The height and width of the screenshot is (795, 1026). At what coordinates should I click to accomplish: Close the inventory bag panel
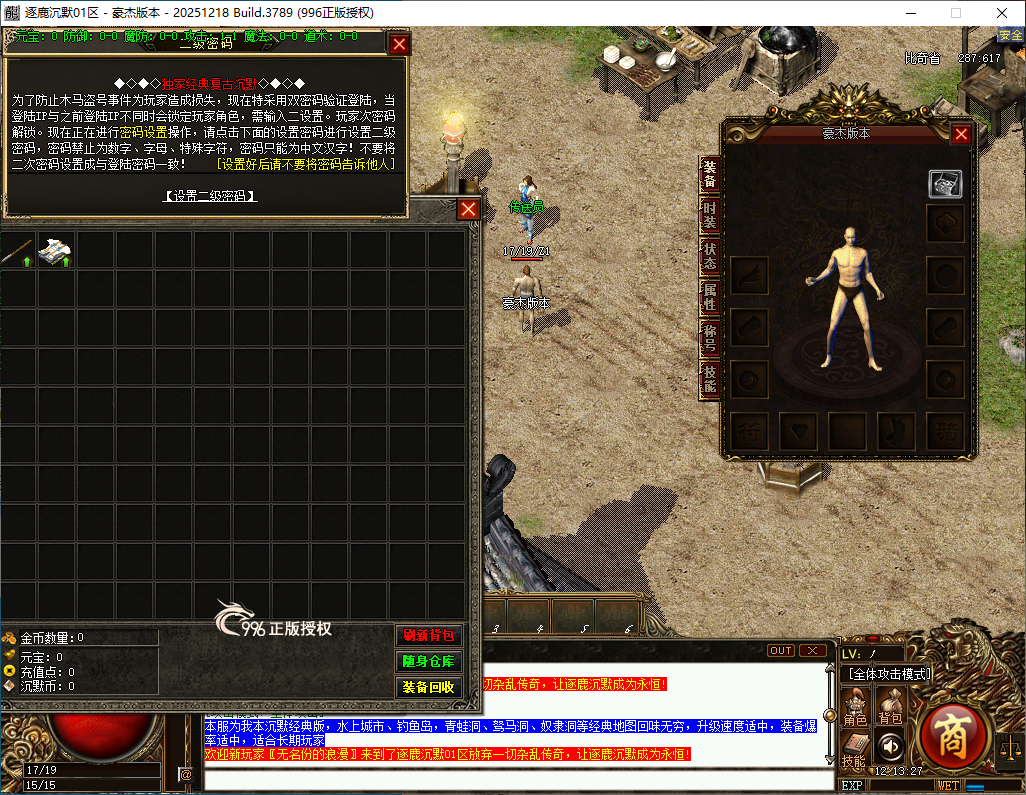(468, 209)
